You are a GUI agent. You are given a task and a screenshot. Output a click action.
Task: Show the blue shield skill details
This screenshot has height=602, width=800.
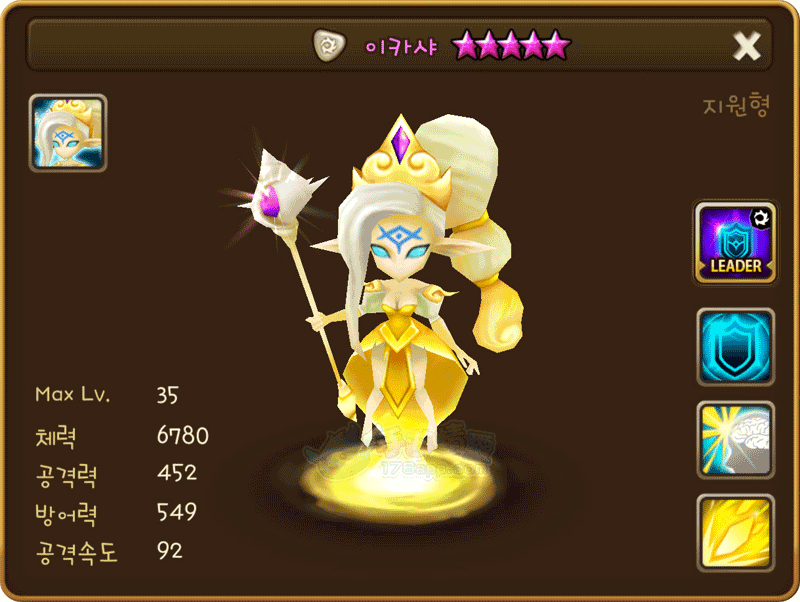point(735,347)
